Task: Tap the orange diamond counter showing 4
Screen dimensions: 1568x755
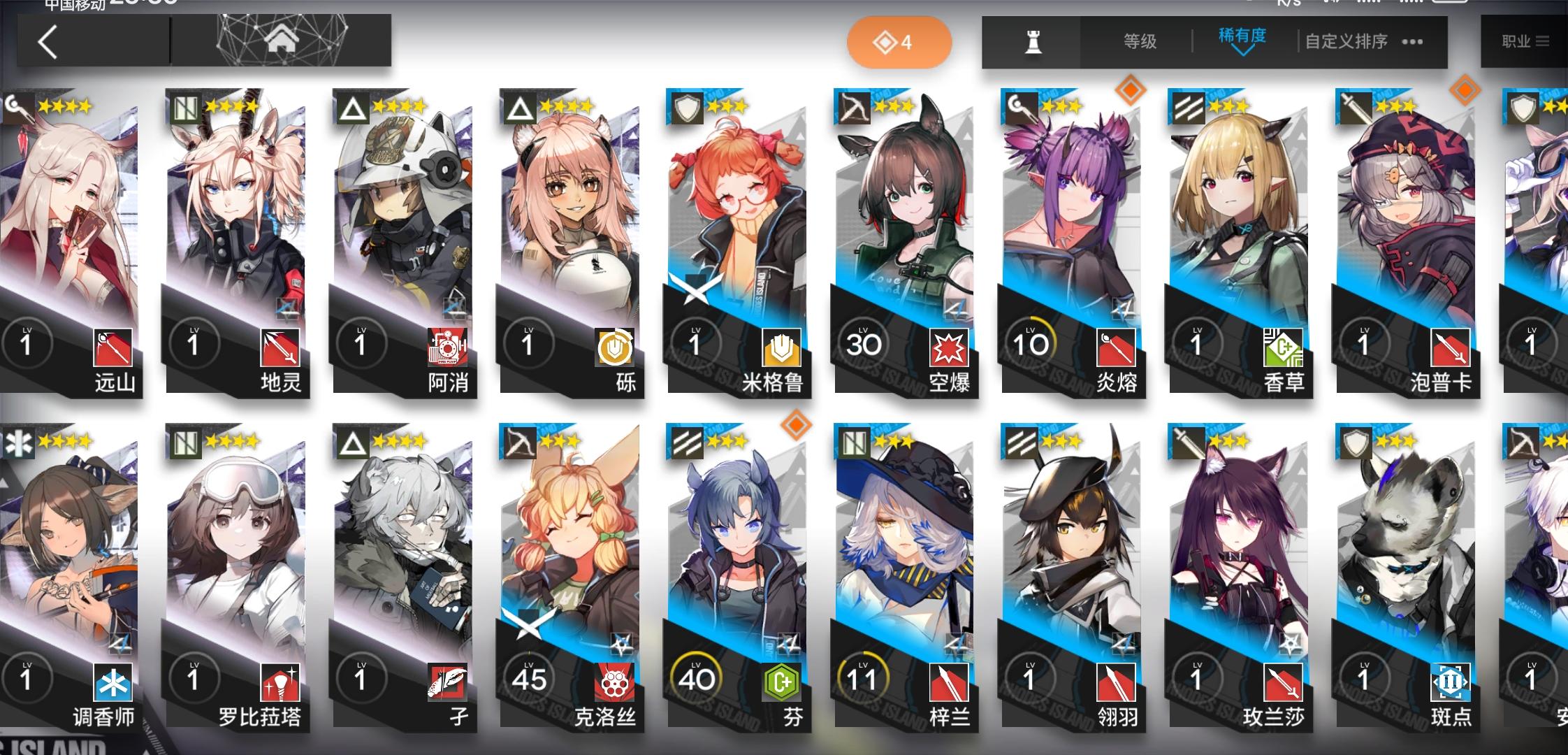Action: (899, 41)
